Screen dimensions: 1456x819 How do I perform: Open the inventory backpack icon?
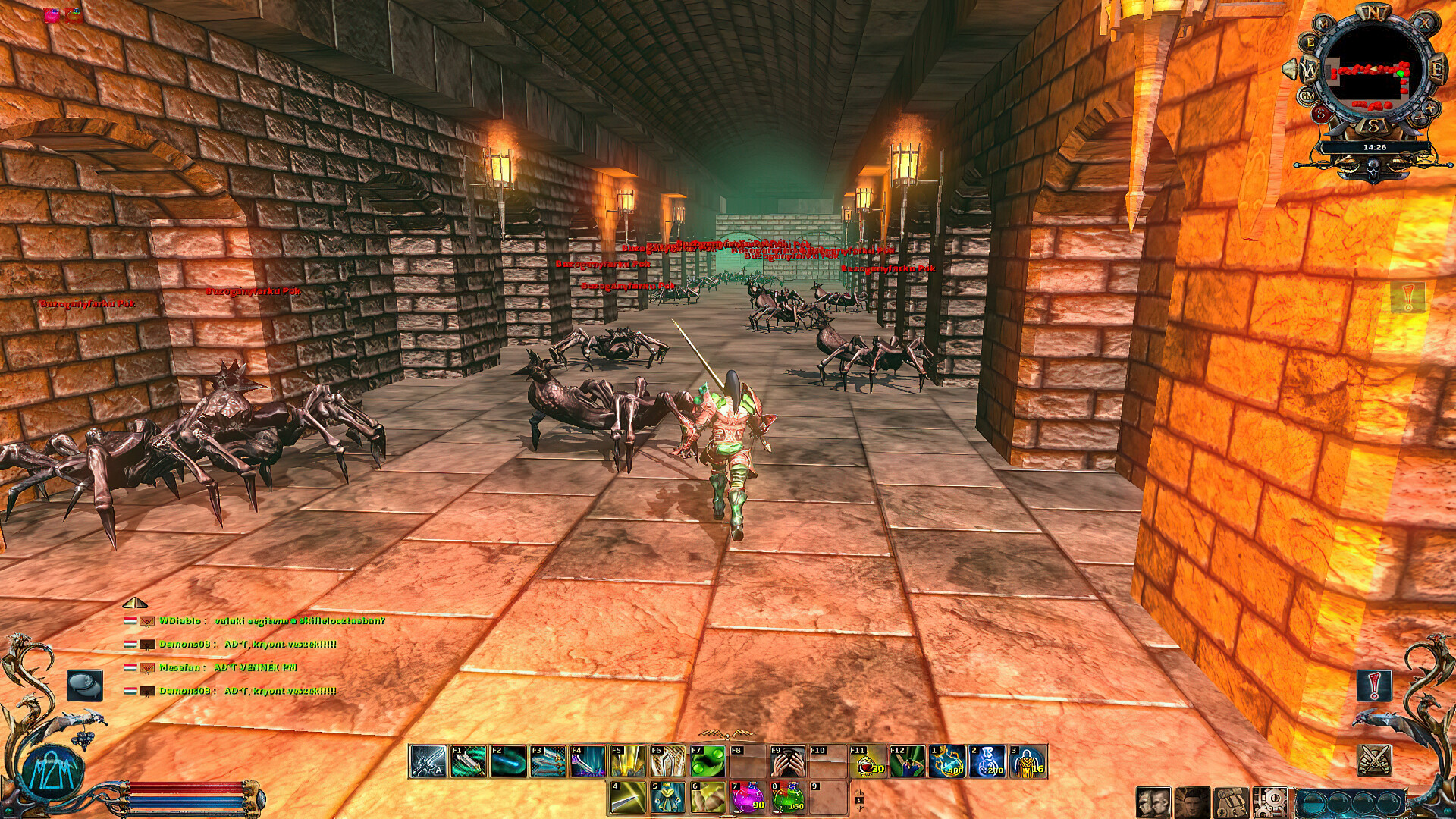[x=1231, y=802]
